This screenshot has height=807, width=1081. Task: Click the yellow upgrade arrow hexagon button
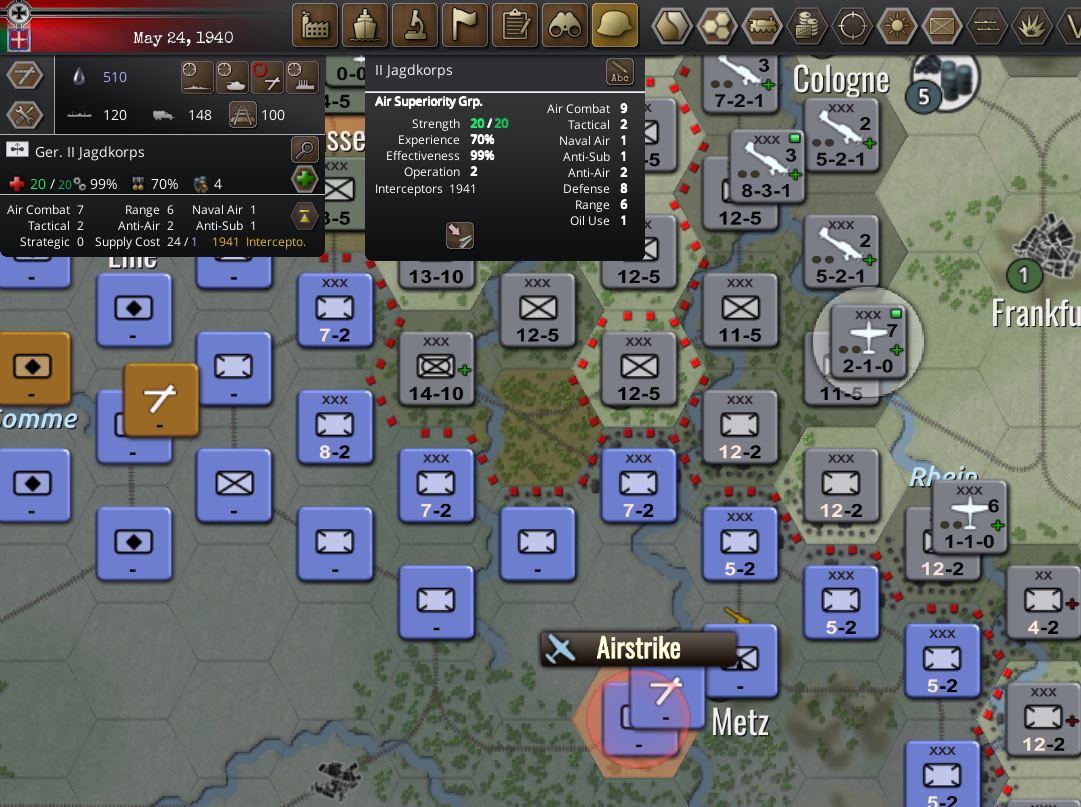point(304,215)
